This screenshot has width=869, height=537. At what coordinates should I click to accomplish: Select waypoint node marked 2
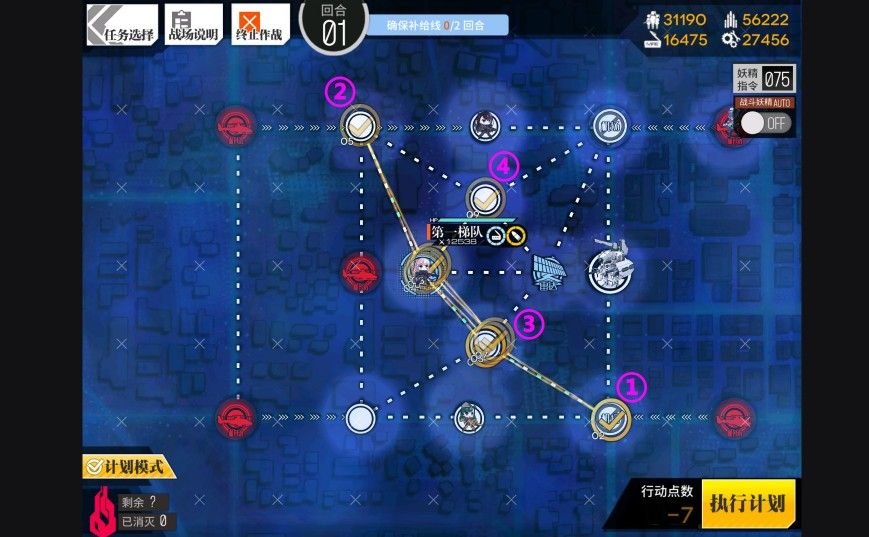pos(359,125)
